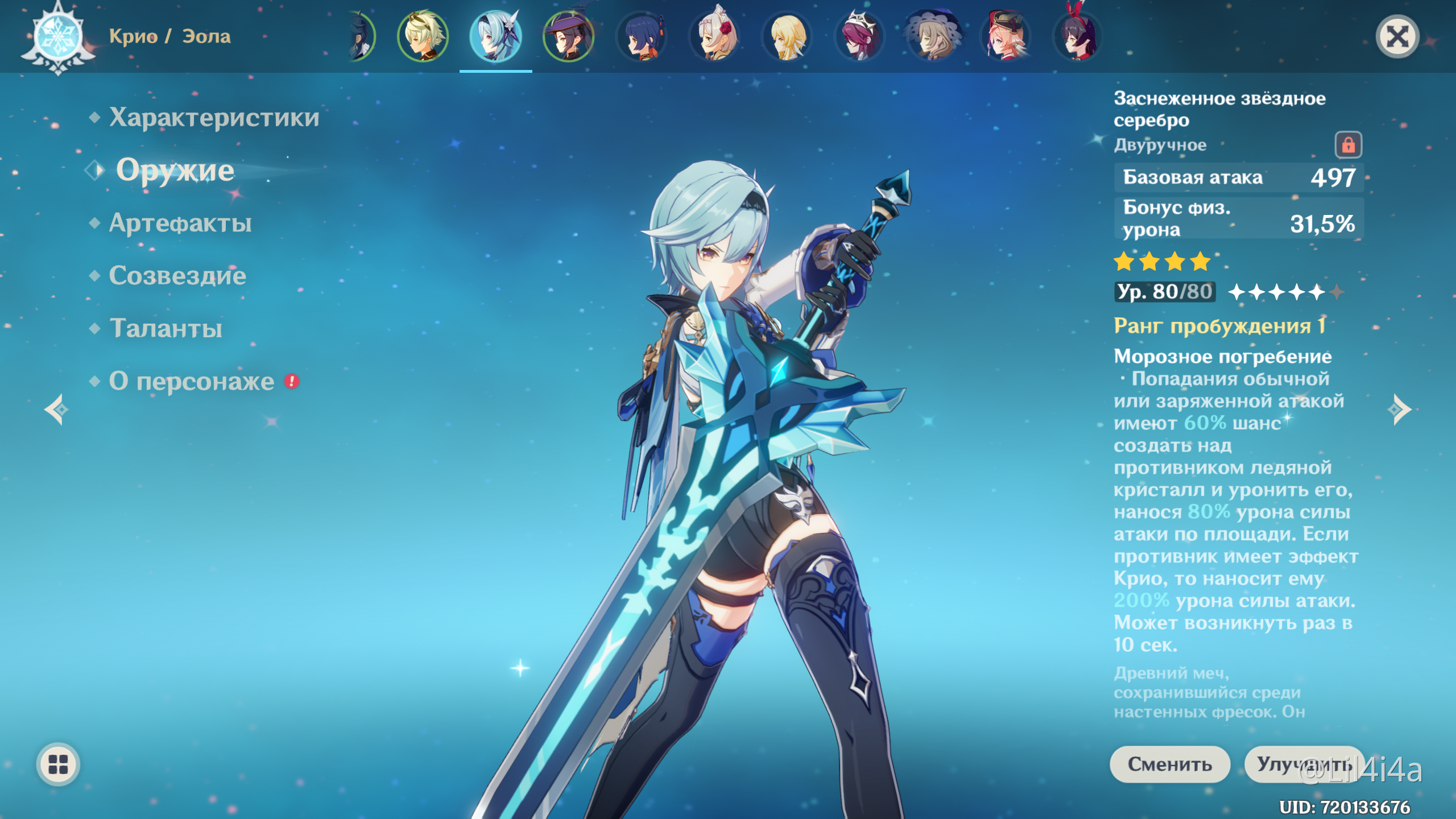Select Albedo's blond portrait
Image resolution: width=1456 pixels, height=819 pixels.
click(x=423, y=36)
